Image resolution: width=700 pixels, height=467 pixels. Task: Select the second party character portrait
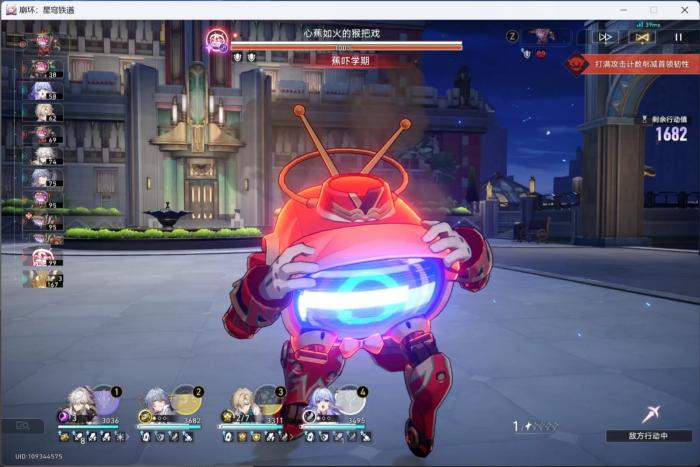tap(157, 402)
